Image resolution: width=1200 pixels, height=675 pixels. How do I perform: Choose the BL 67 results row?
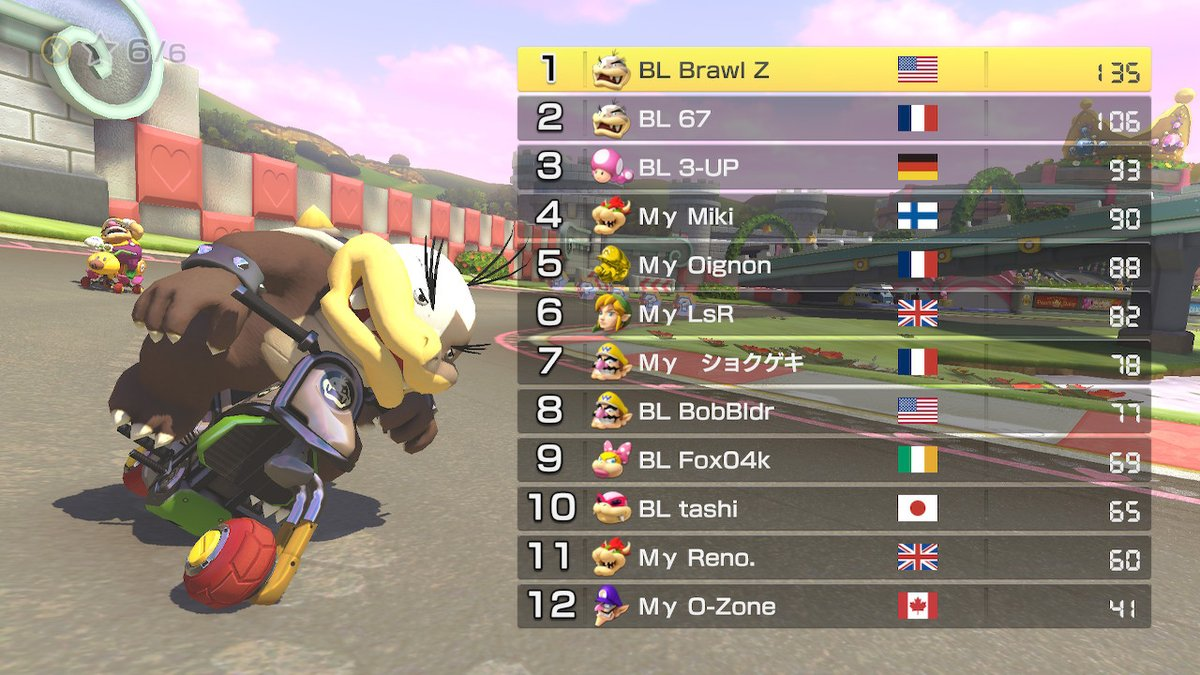(x=833, y=119)
